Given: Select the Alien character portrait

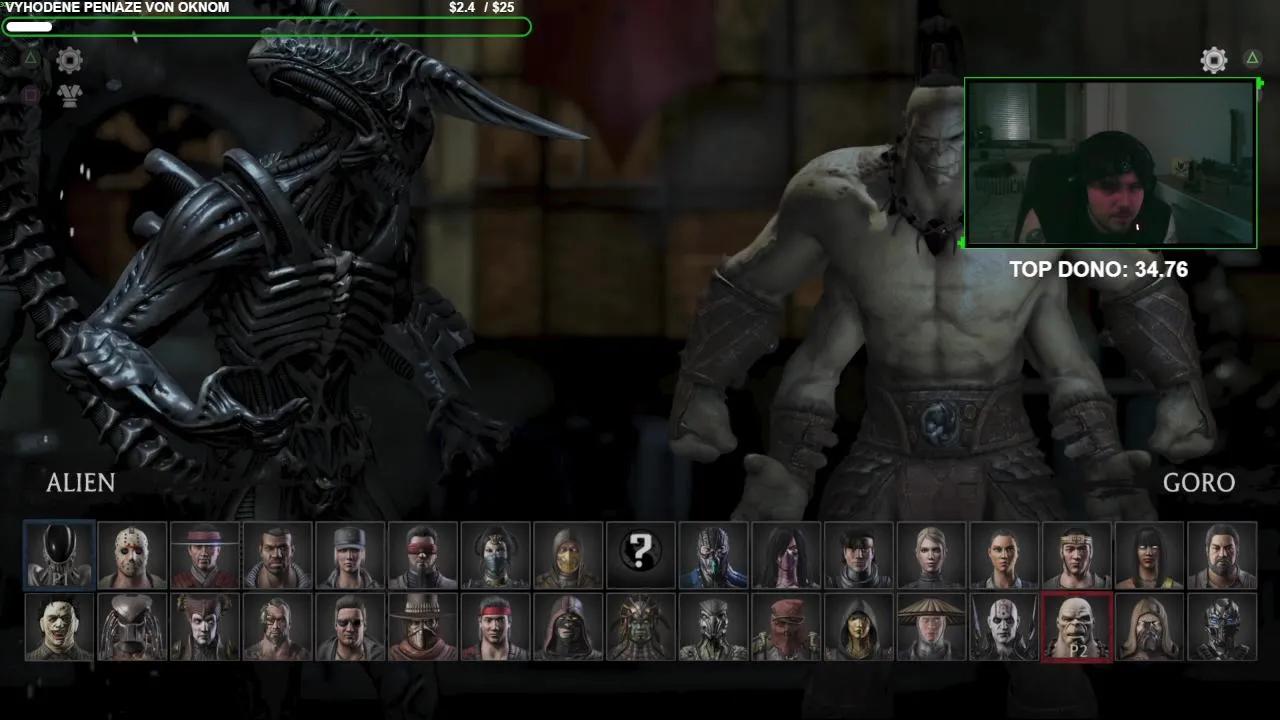Looking at the screenshot, I should (60, 554).
